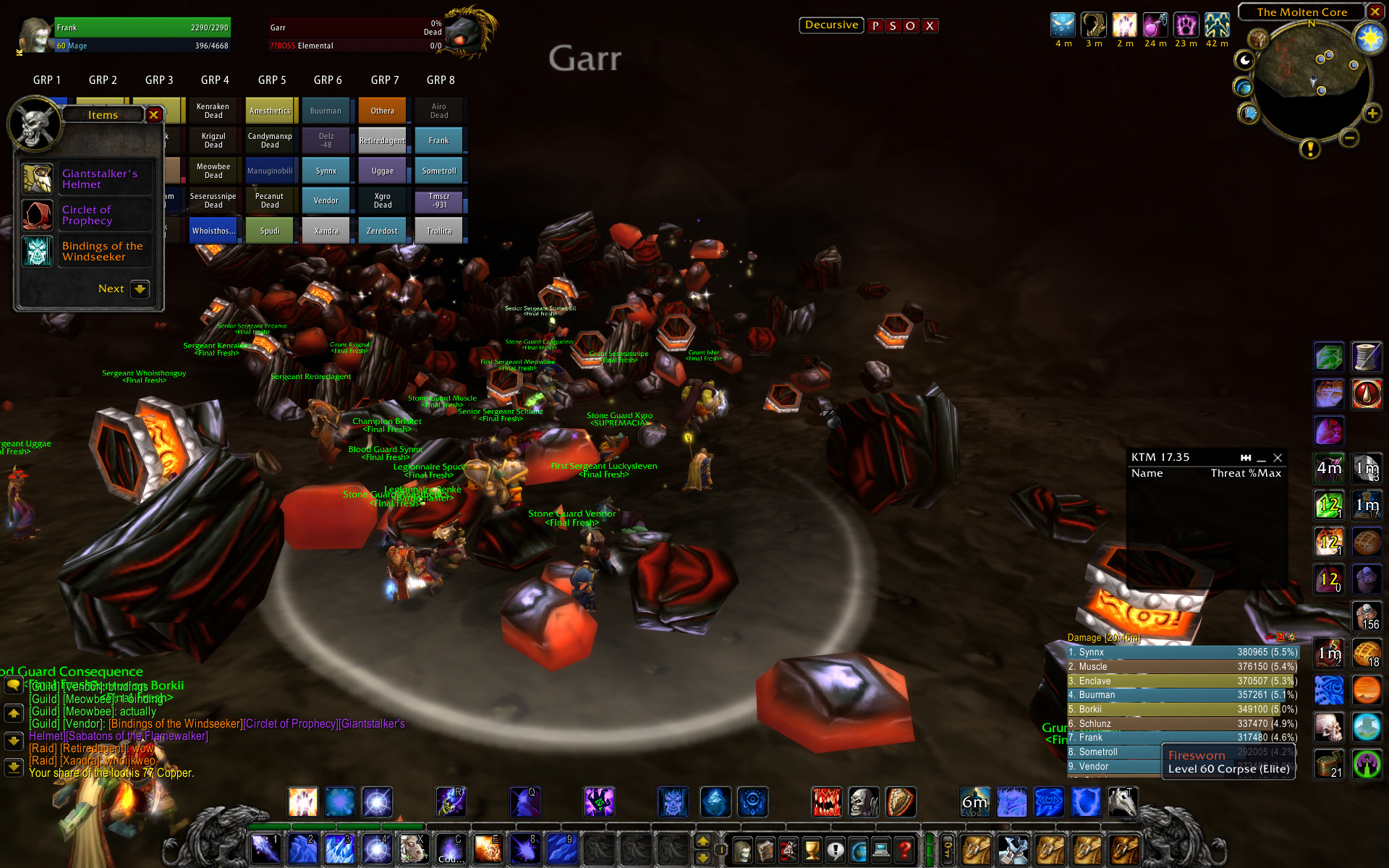
Task: Close the KTM threat meter window
Action: point(1278,458)
